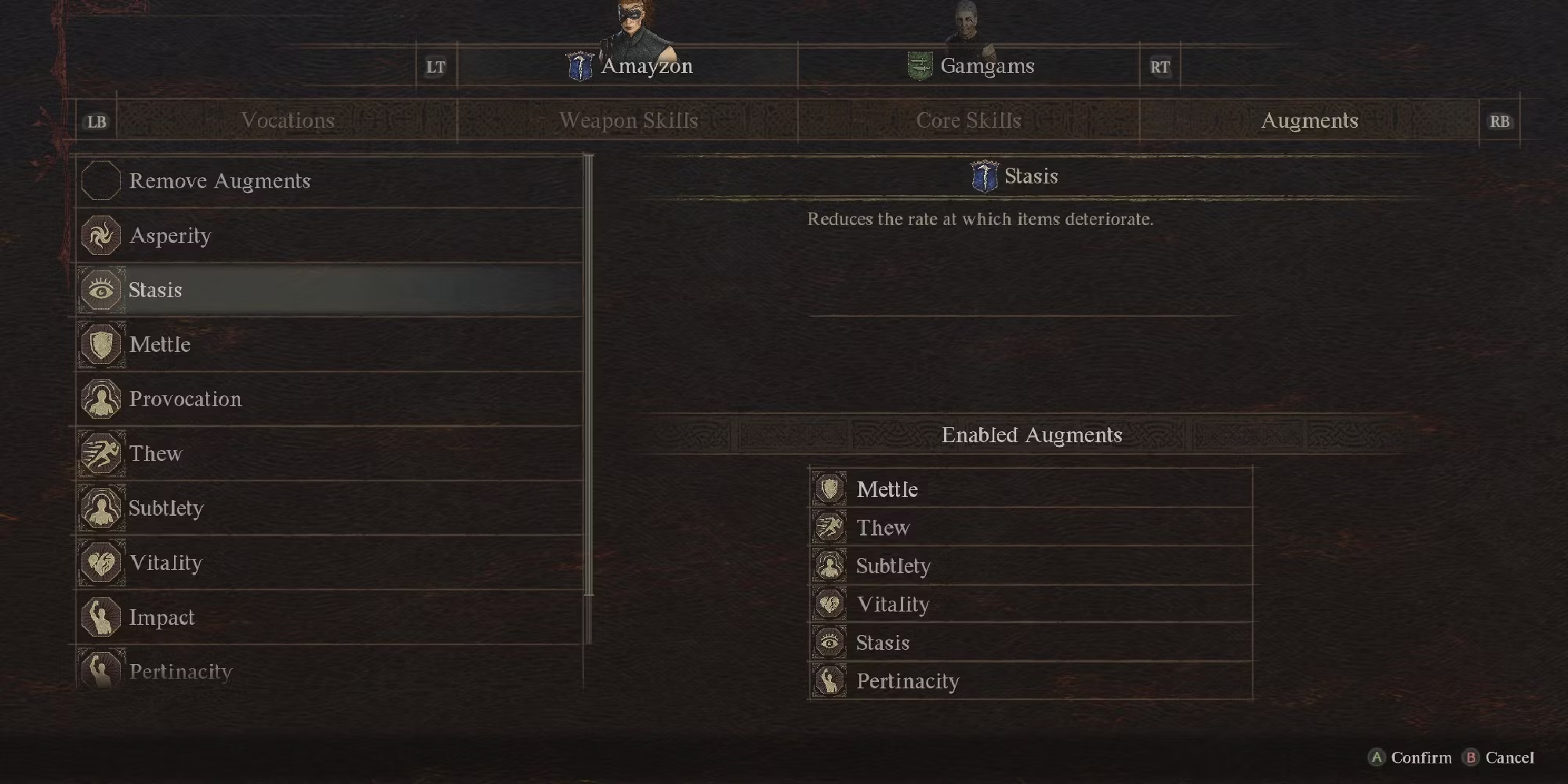Click Mettle in the Enabled Augments panel

[1030, 489]
